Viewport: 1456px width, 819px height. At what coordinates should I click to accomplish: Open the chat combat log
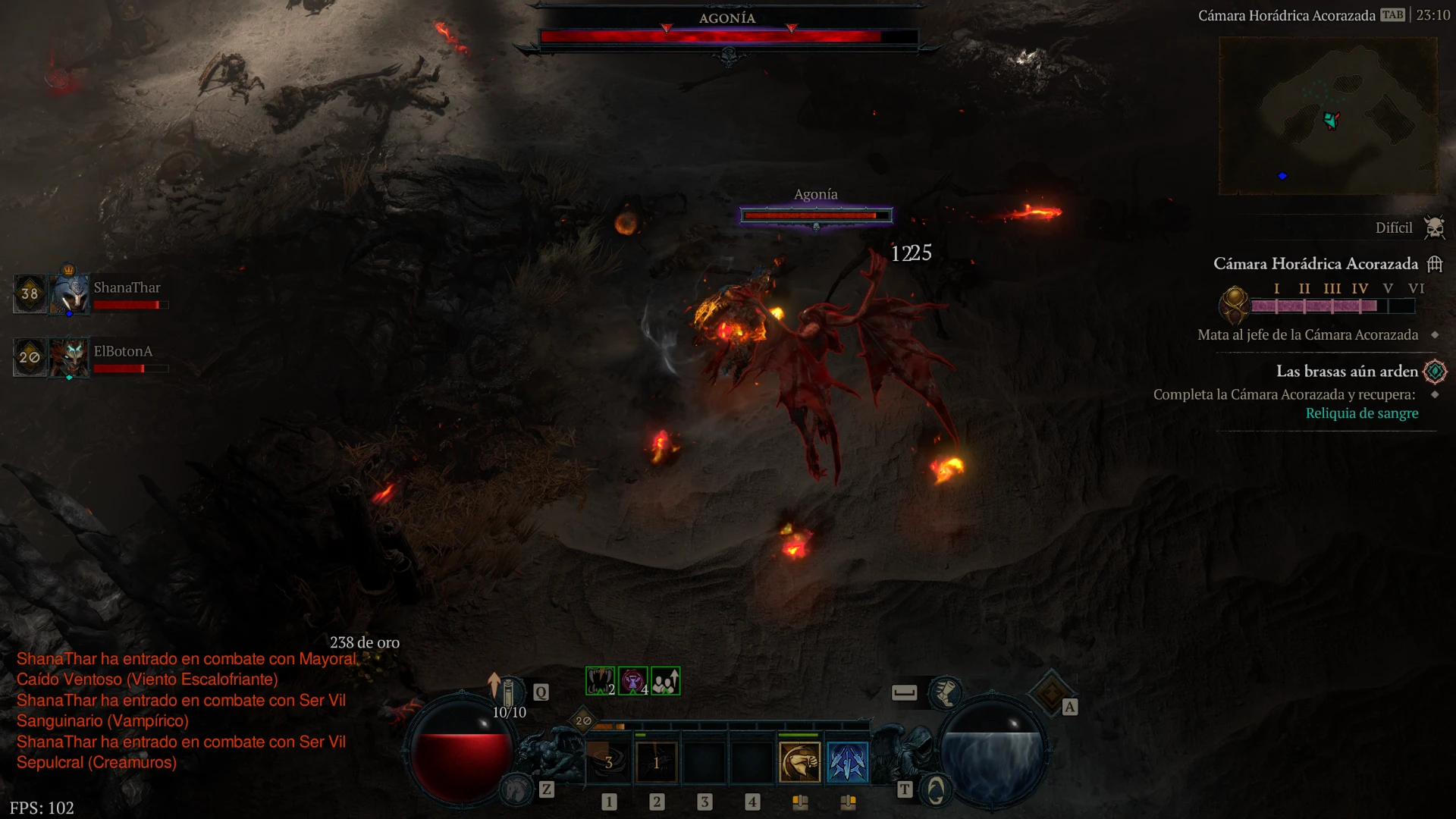(182, 710)
